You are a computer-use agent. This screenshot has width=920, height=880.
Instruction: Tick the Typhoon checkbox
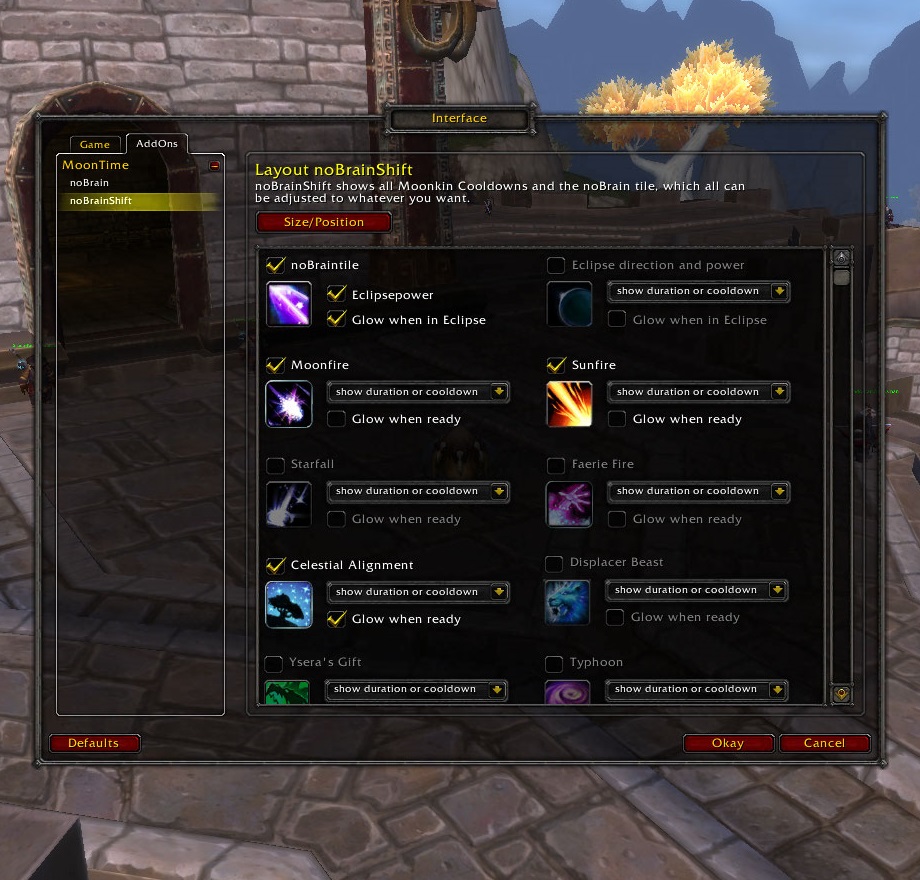click(x=554, y=663)
